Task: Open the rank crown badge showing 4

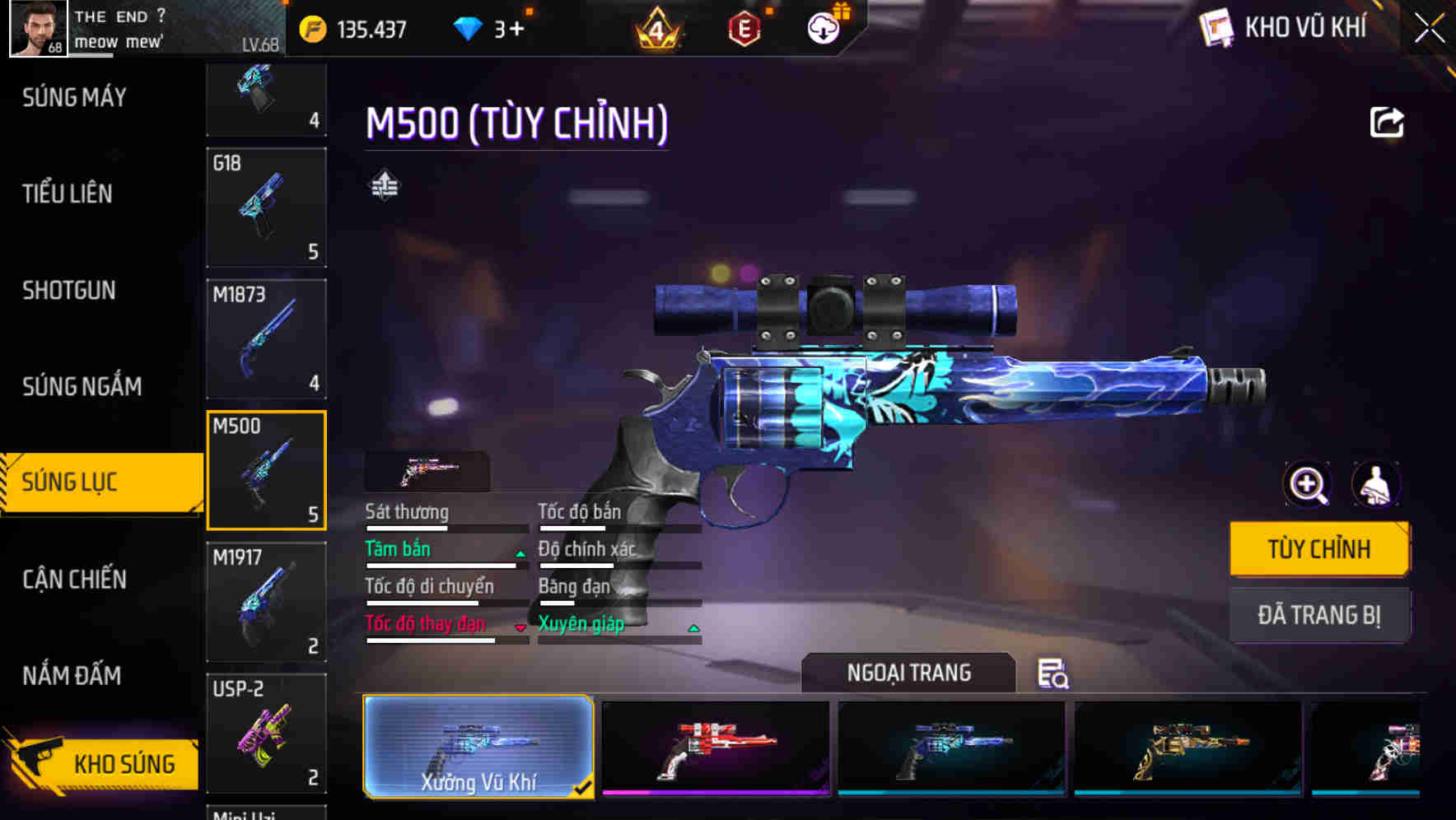Action: [x=659, y=27]
